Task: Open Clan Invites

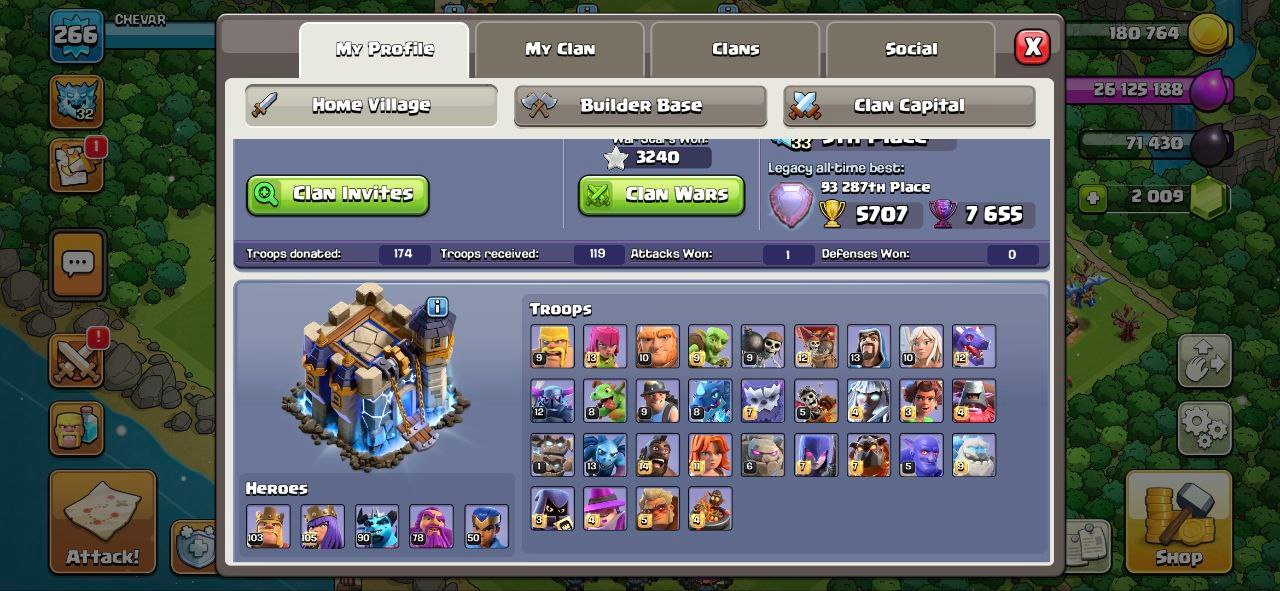Action: point(338,195)
